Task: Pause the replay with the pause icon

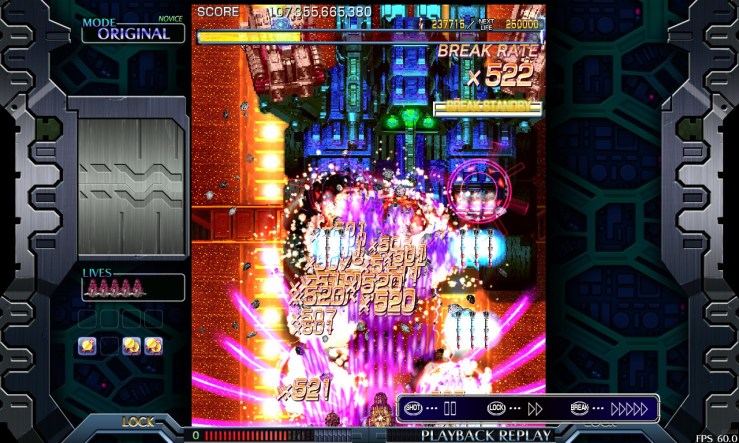Action: pos(450,408)
